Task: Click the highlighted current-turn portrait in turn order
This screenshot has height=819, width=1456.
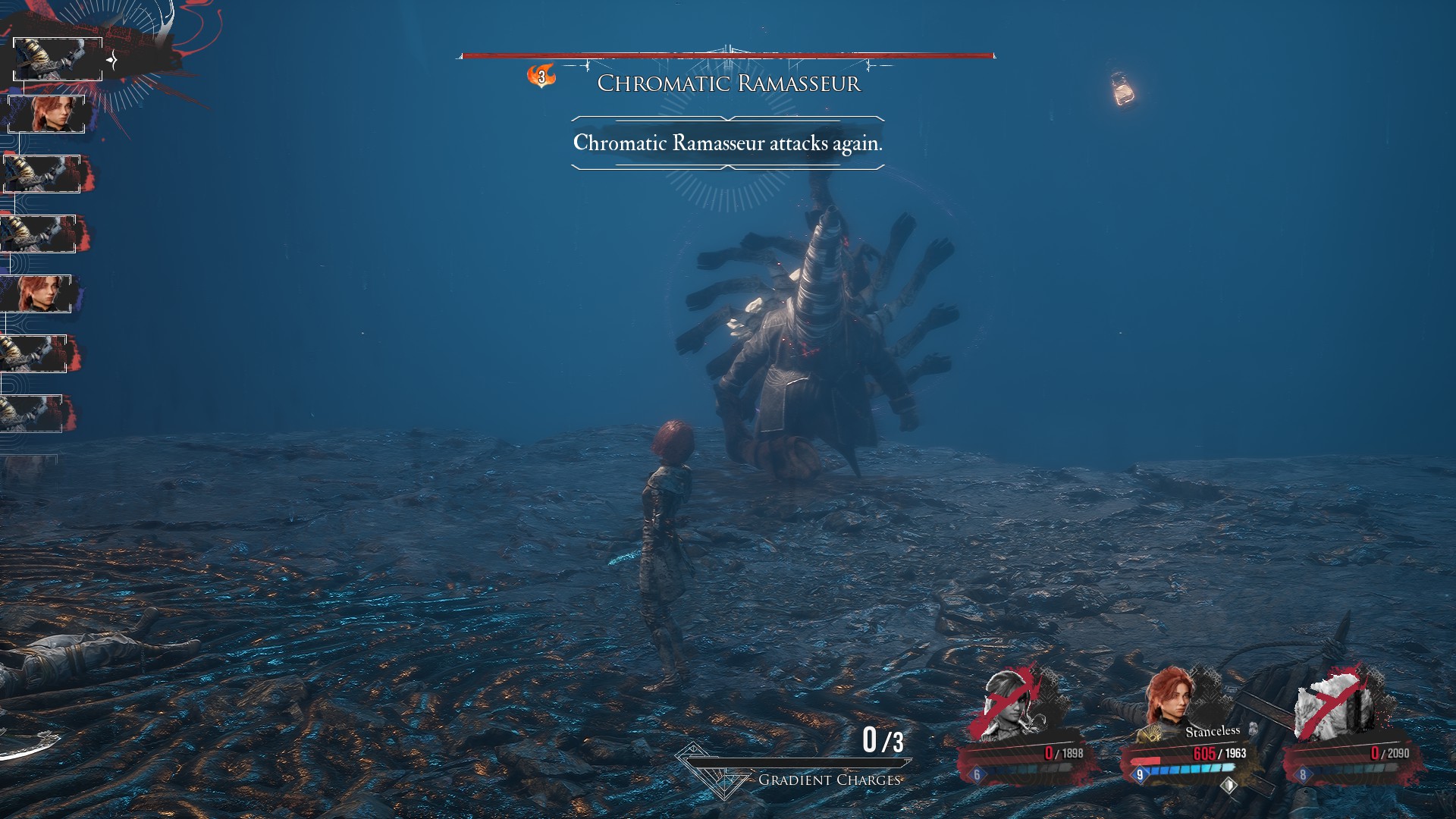Action: [58, 58]
